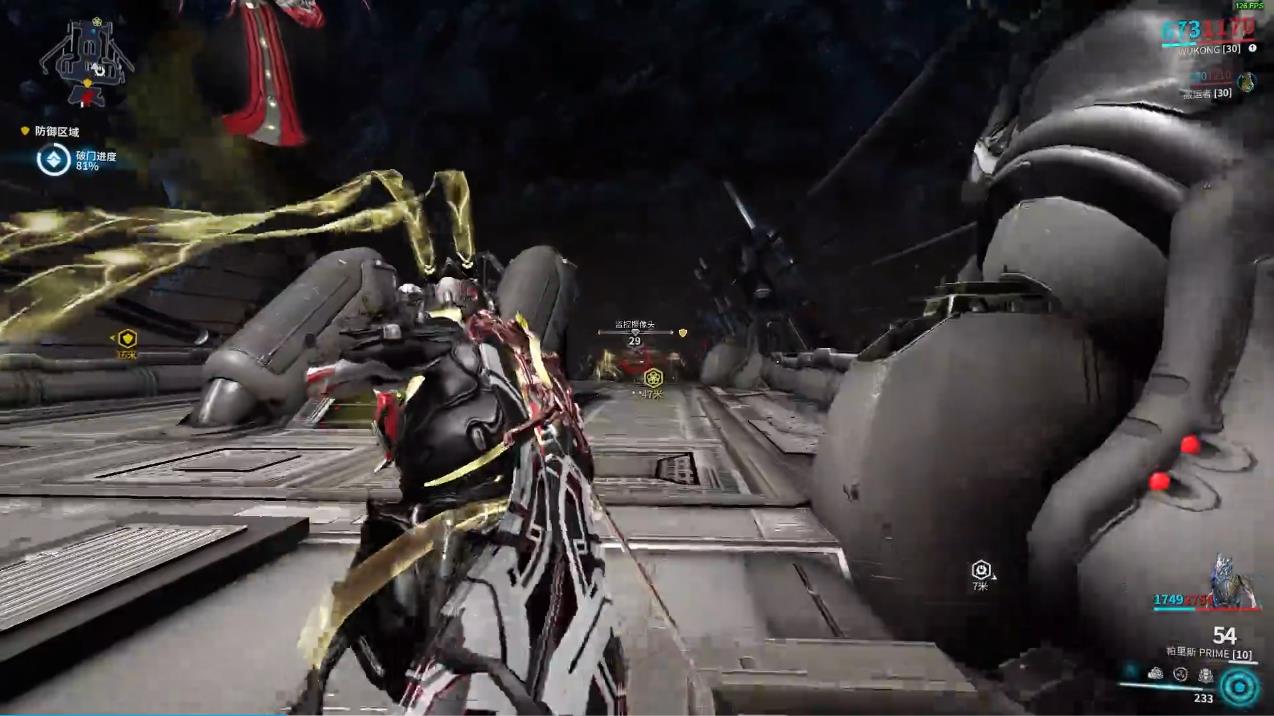Select the 防御区域 objective label
Viewport: 1274px width, 716px height.
click(x=56, y=131)
